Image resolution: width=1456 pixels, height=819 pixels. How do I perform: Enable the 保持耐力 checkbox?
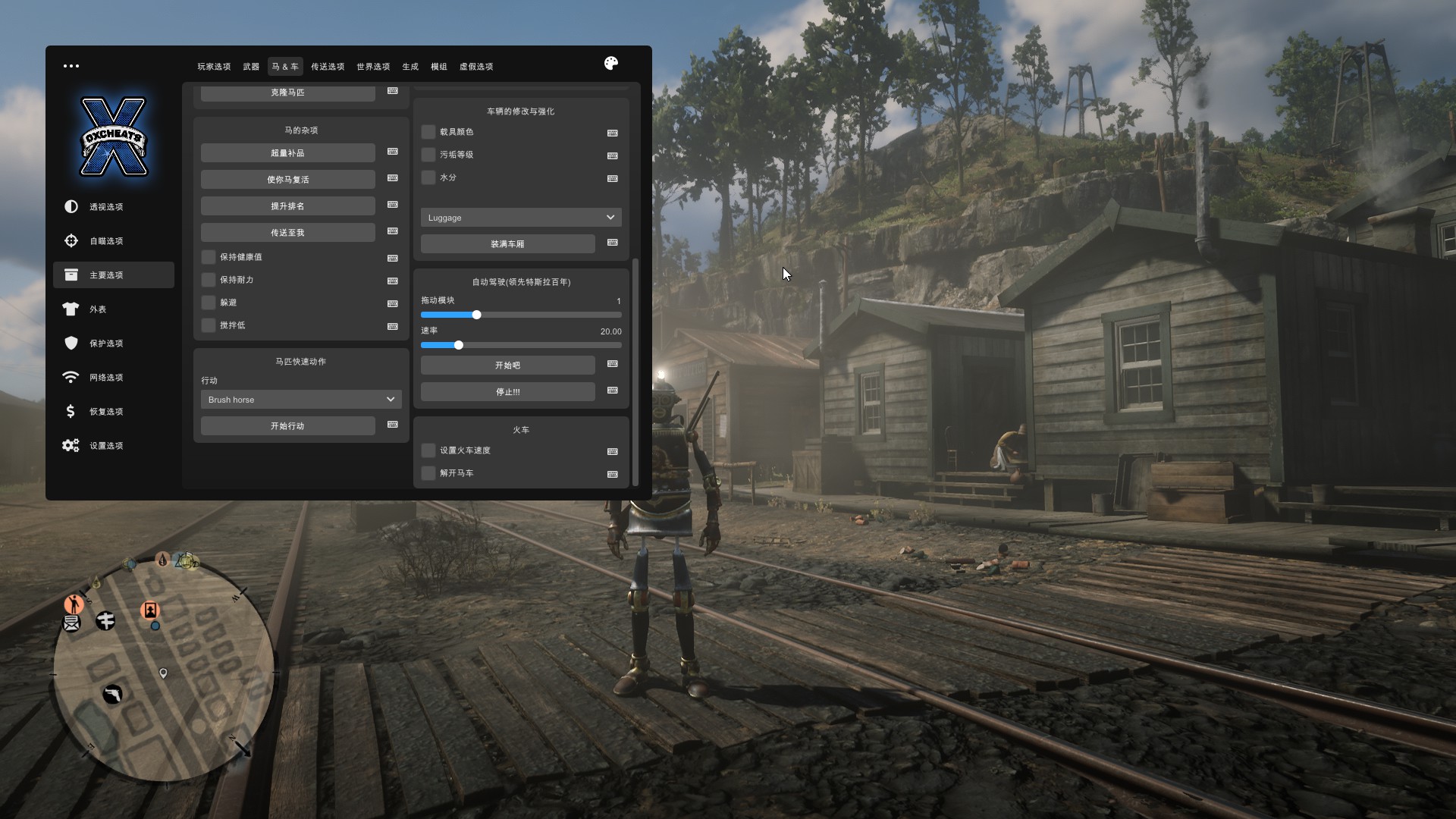tap(209, 280)
